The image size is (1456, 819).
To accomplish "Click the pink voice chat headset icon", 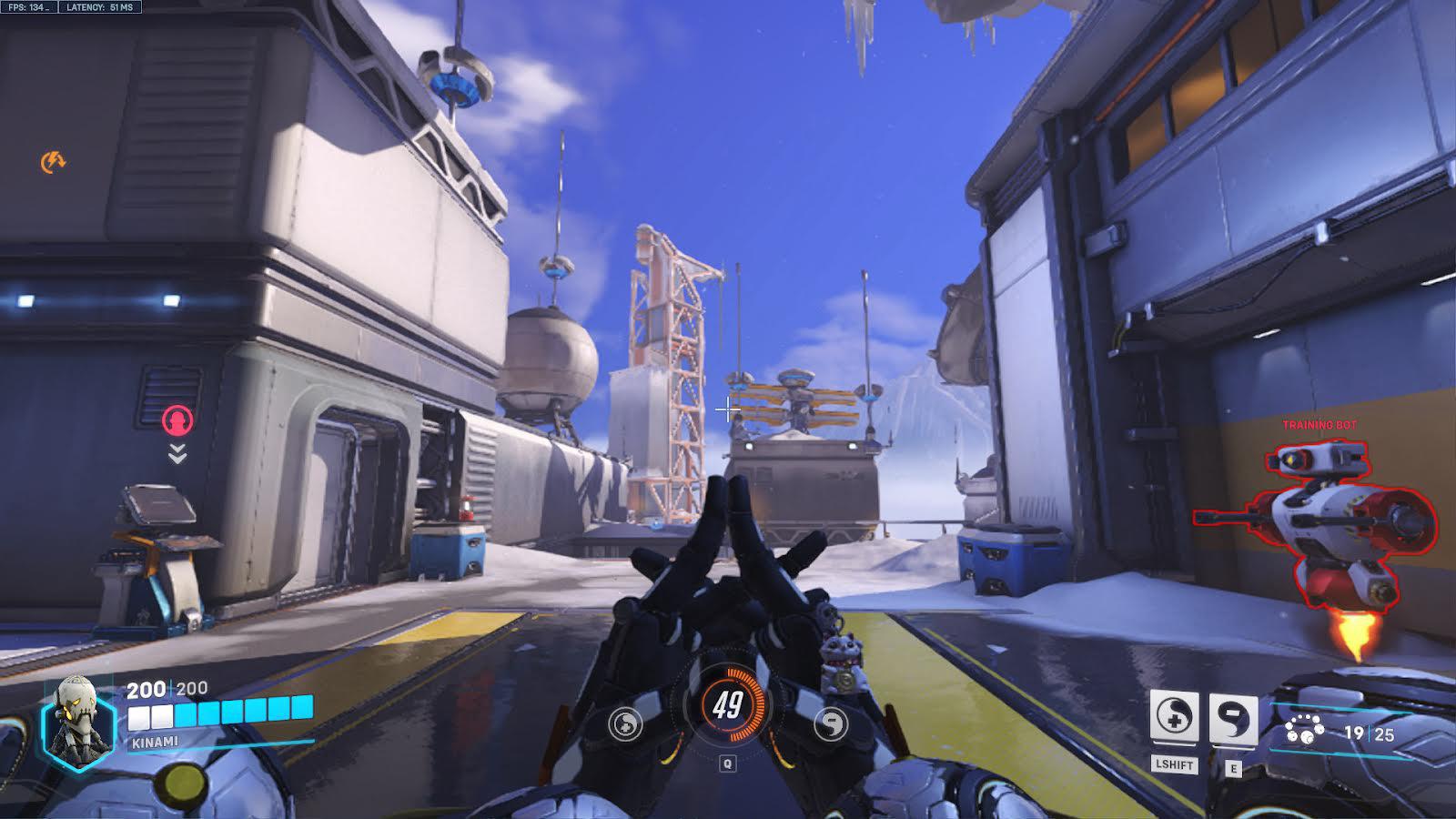I will [177, 419].
